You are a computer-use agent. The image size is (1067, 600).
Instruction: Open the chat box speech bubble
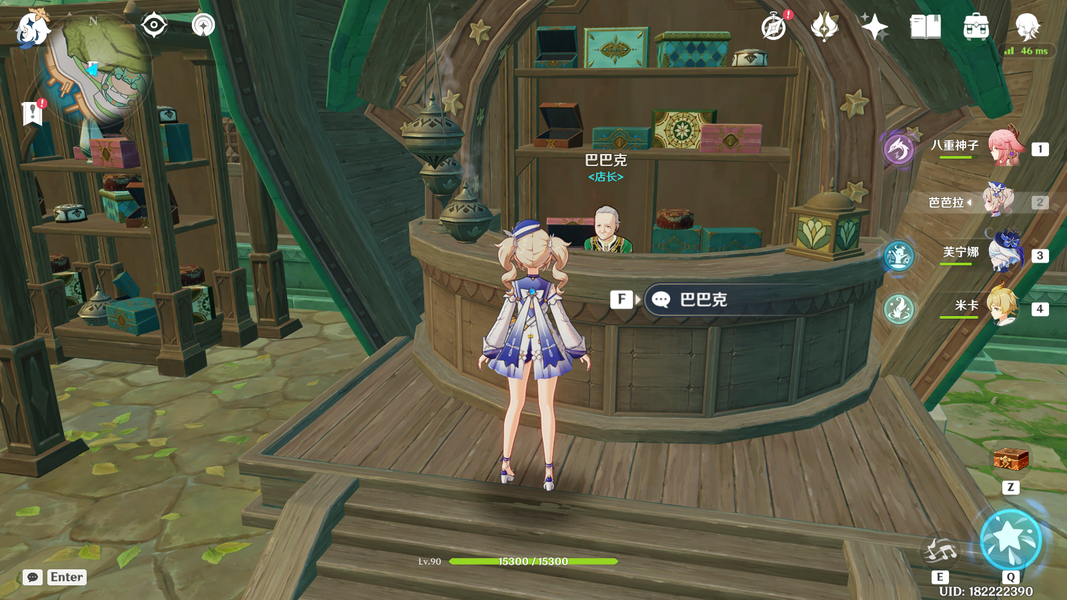pyautogui.click(x=33, y=577)
